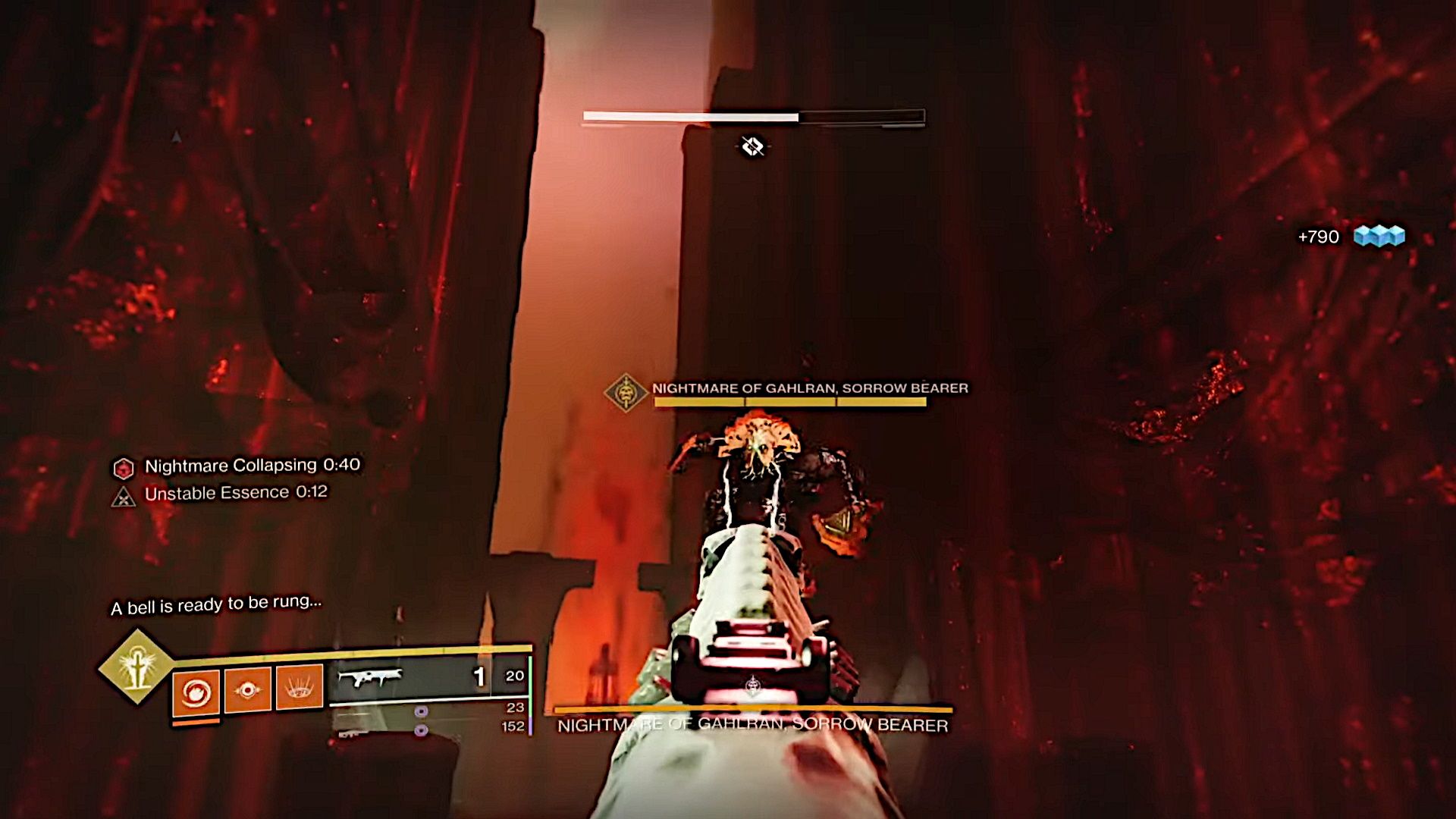The width and height of the screenshot is (1456, 819).
Task: Click the 'A bell is ready to be rung' prompt
Action: pyautogui.click(x=217, y=605)
